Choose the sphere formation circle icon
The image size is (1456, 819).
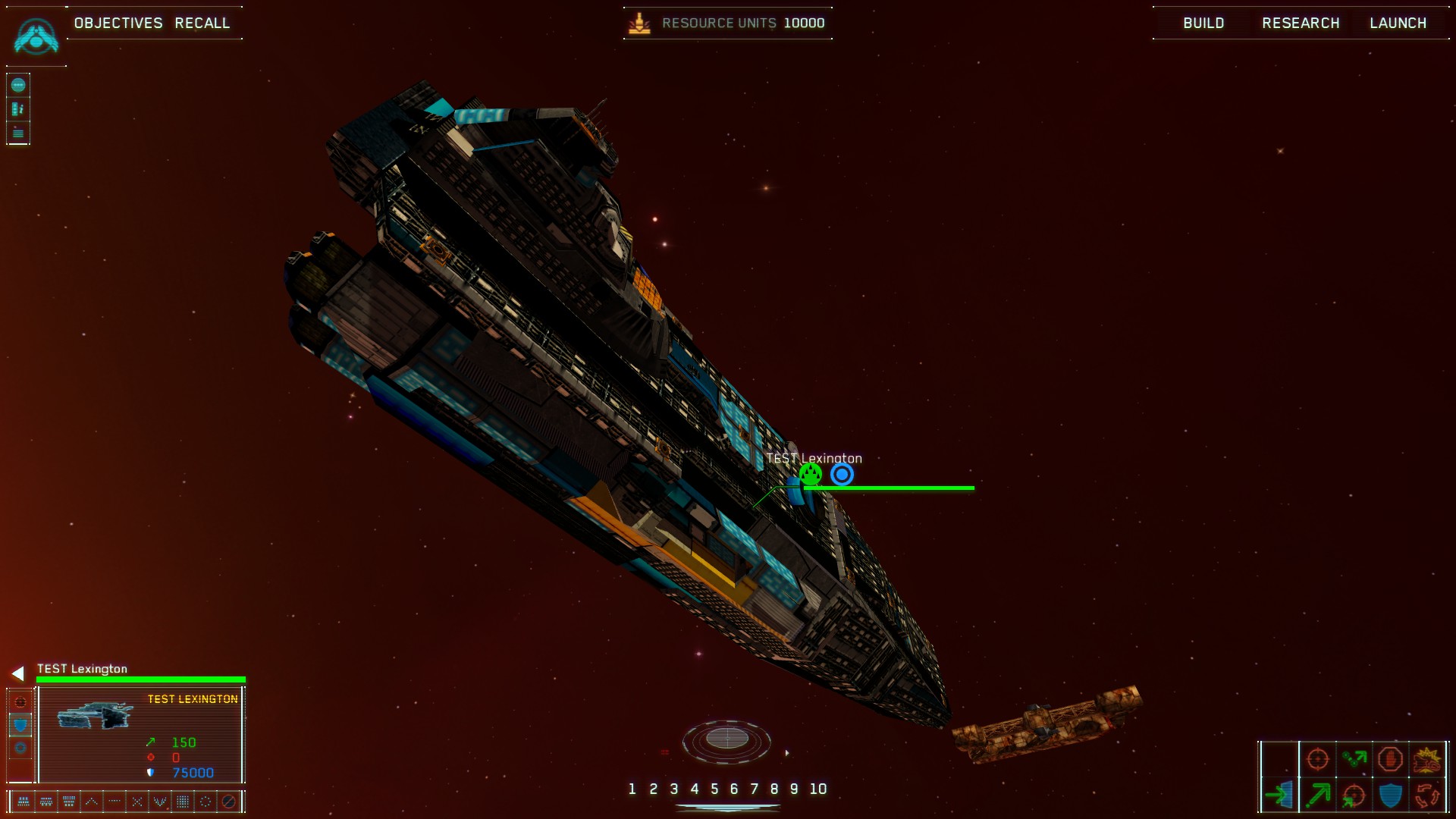(206, 801)
